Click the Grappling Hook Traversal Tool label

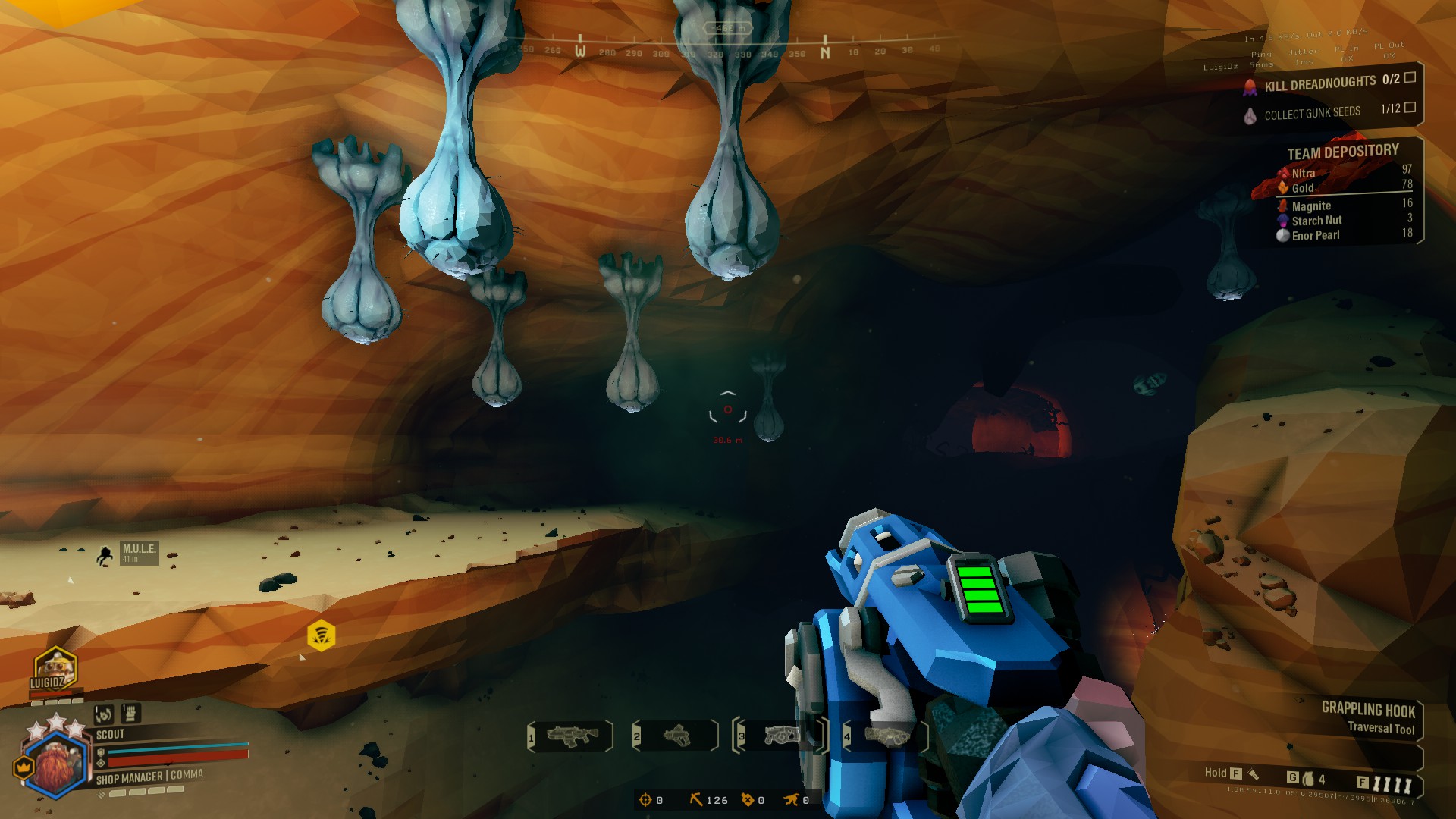(x=1368, y=717)
